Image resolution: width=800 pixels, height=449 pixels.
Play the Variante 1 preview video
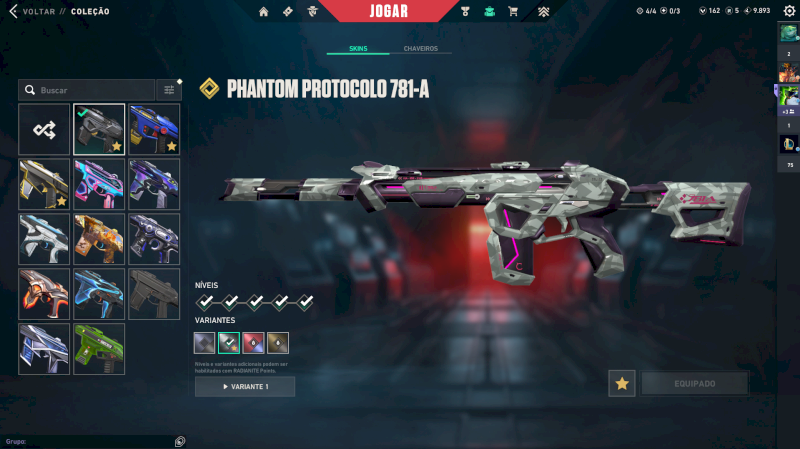[x=245, y=386]
